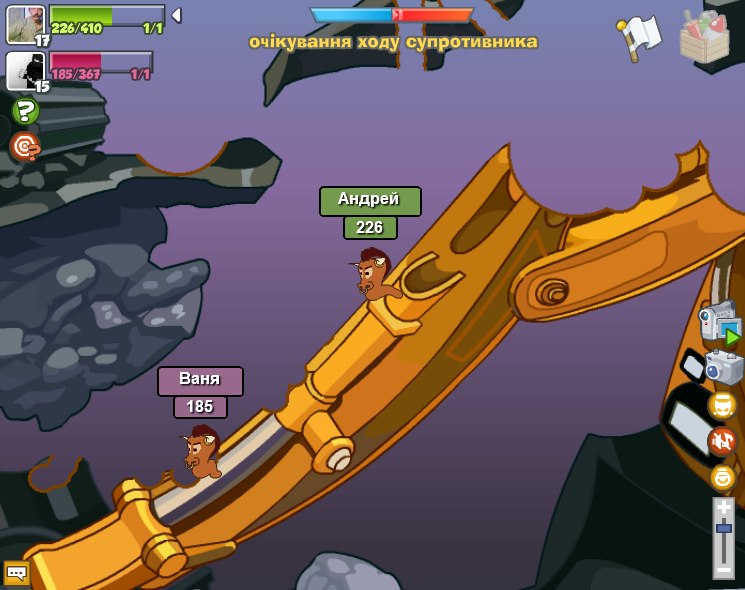The width and height of the screenshot is (745, 590).
Task: Zoom in with the plus button
Action: click(723, 508)
